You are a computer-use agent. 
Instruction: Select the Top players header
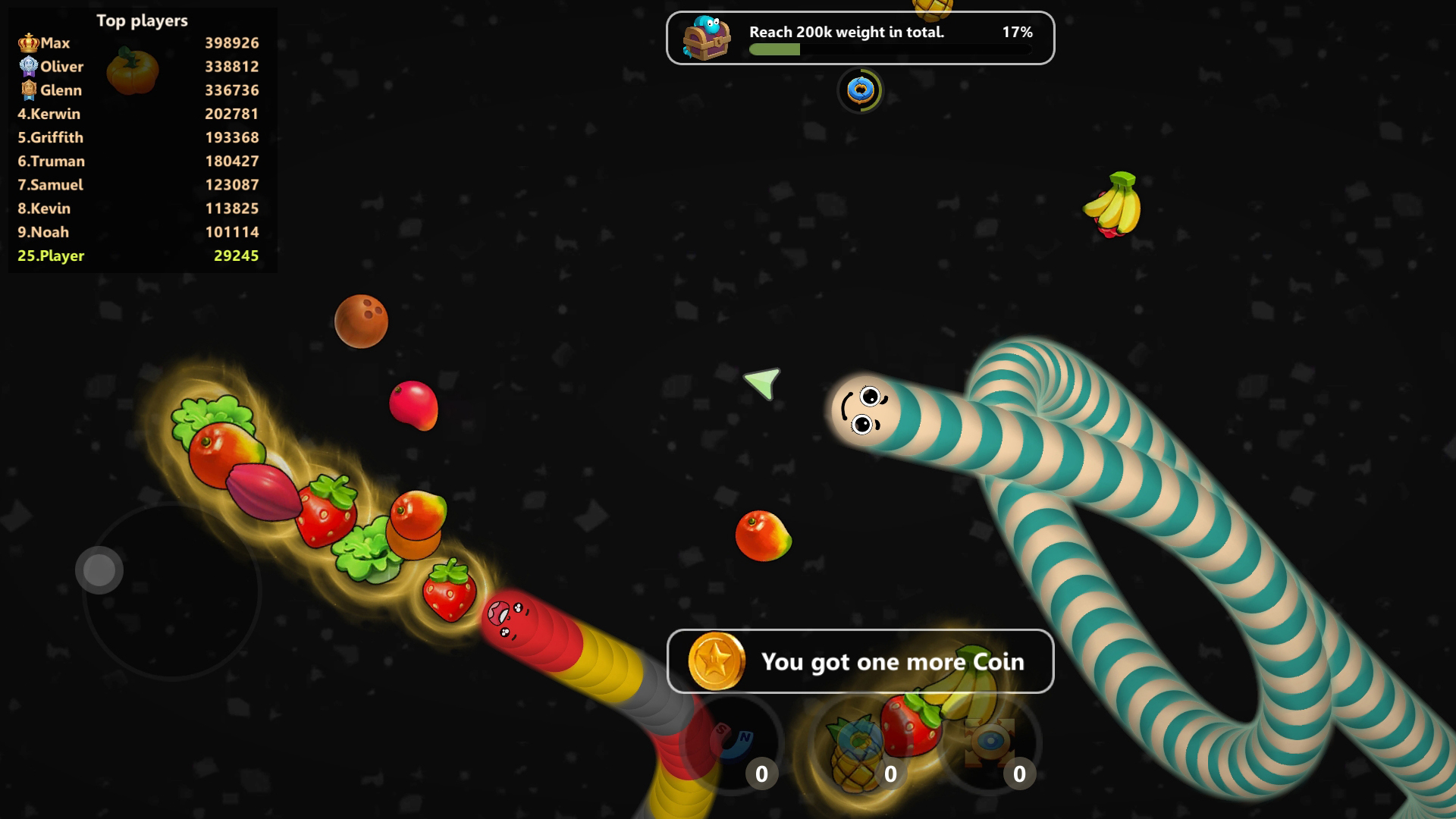pyautogui.click(x=141, y=20)
